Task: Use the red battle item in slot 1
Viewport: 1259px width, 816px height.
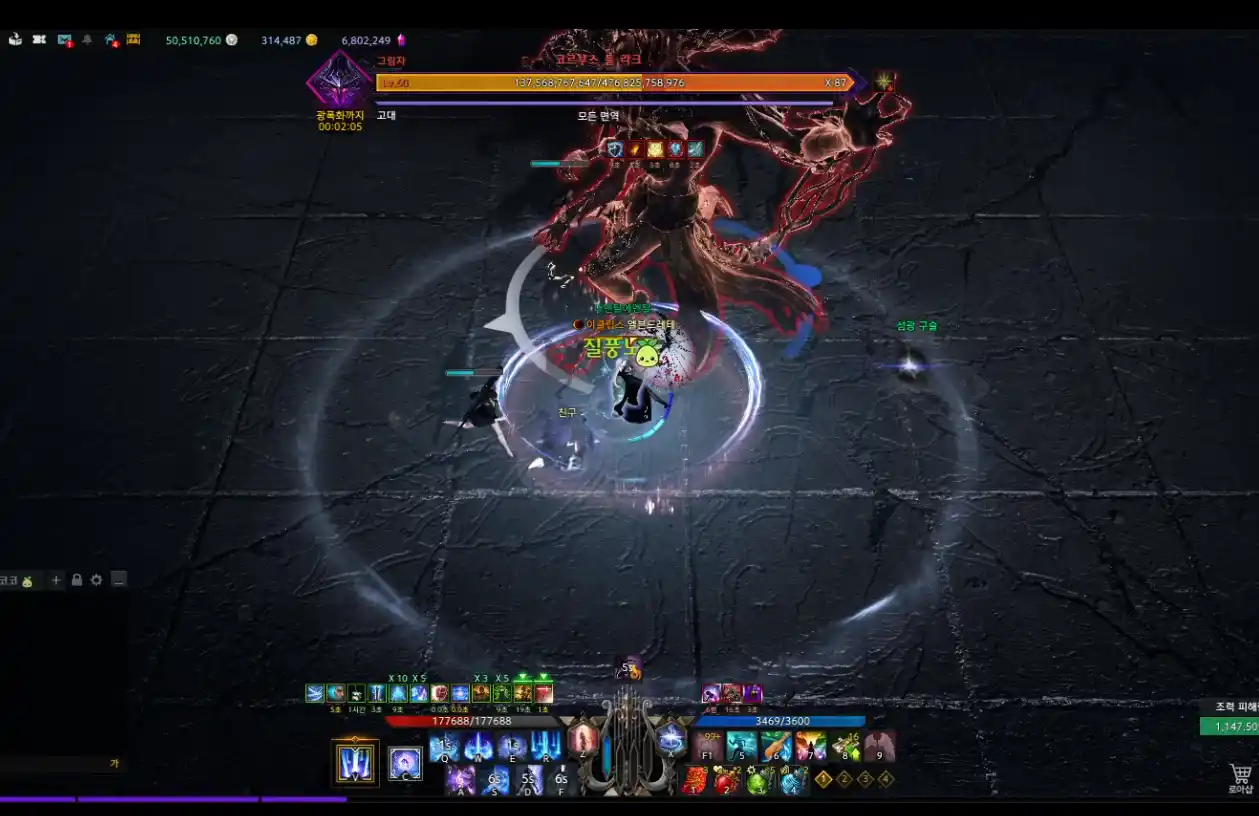Action: [x=695, y=779]
